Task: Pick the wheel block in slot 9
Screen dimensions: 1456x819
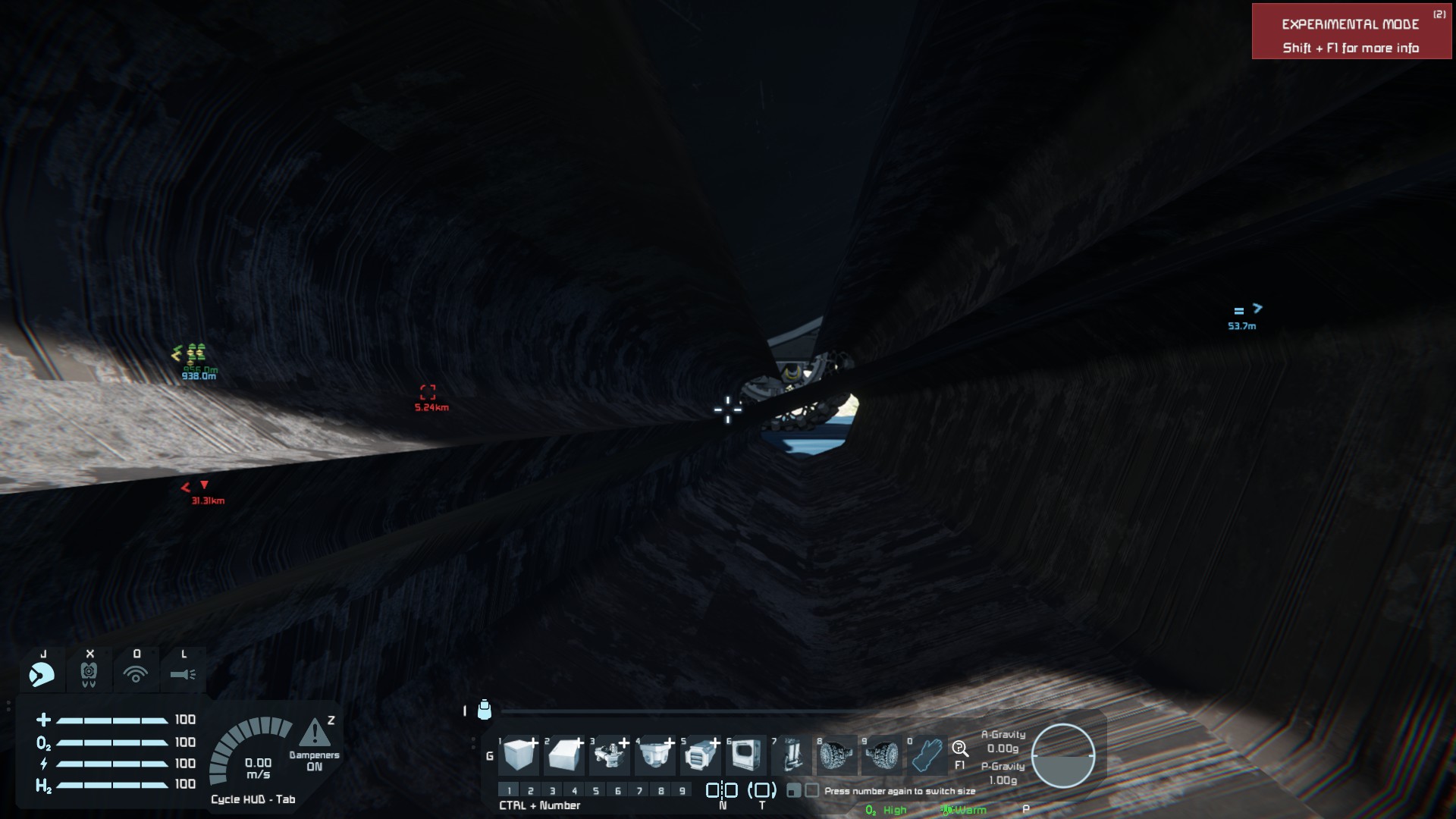Action: click(x=882, y=755)
